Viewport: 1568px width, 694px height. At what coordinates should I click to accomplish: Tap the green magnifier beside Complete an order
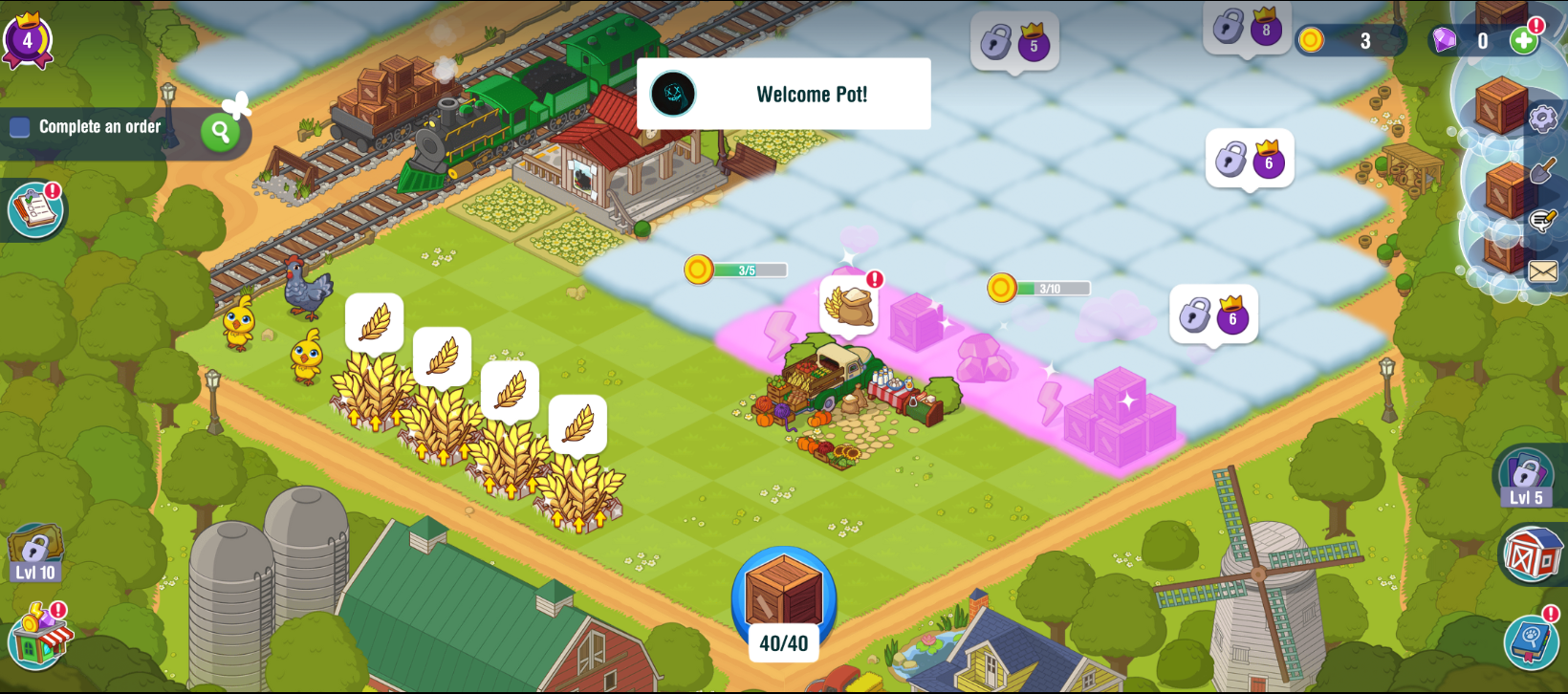[221, 132]
